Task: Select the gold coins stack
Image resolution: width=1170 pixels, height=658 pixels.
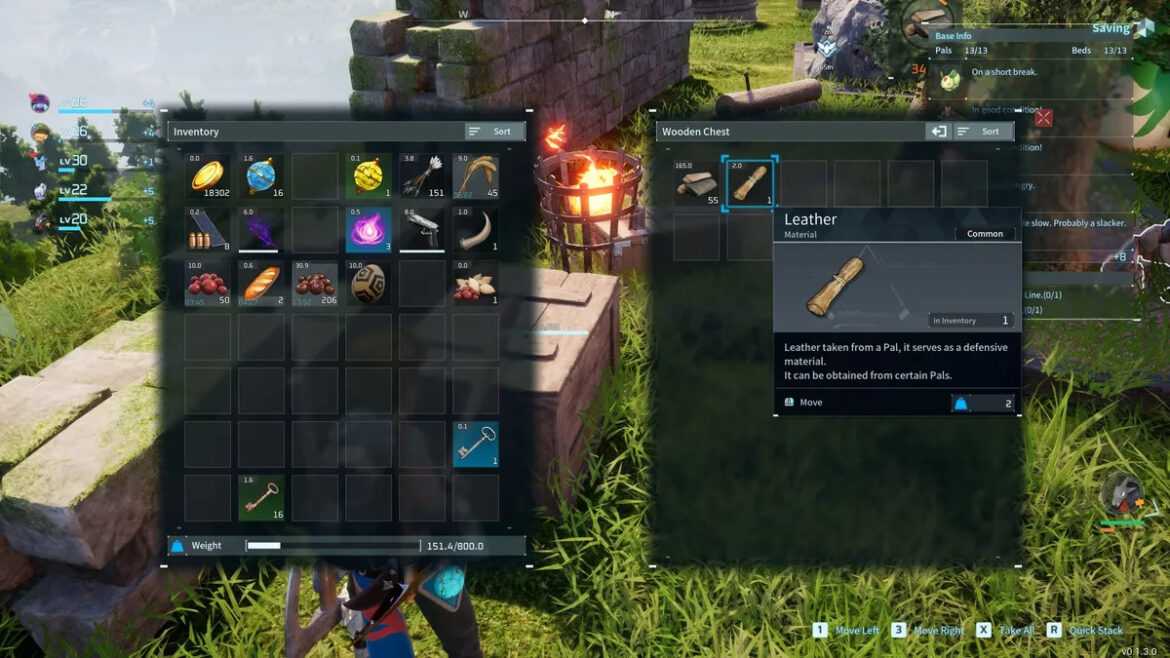Action: point(208,177)
